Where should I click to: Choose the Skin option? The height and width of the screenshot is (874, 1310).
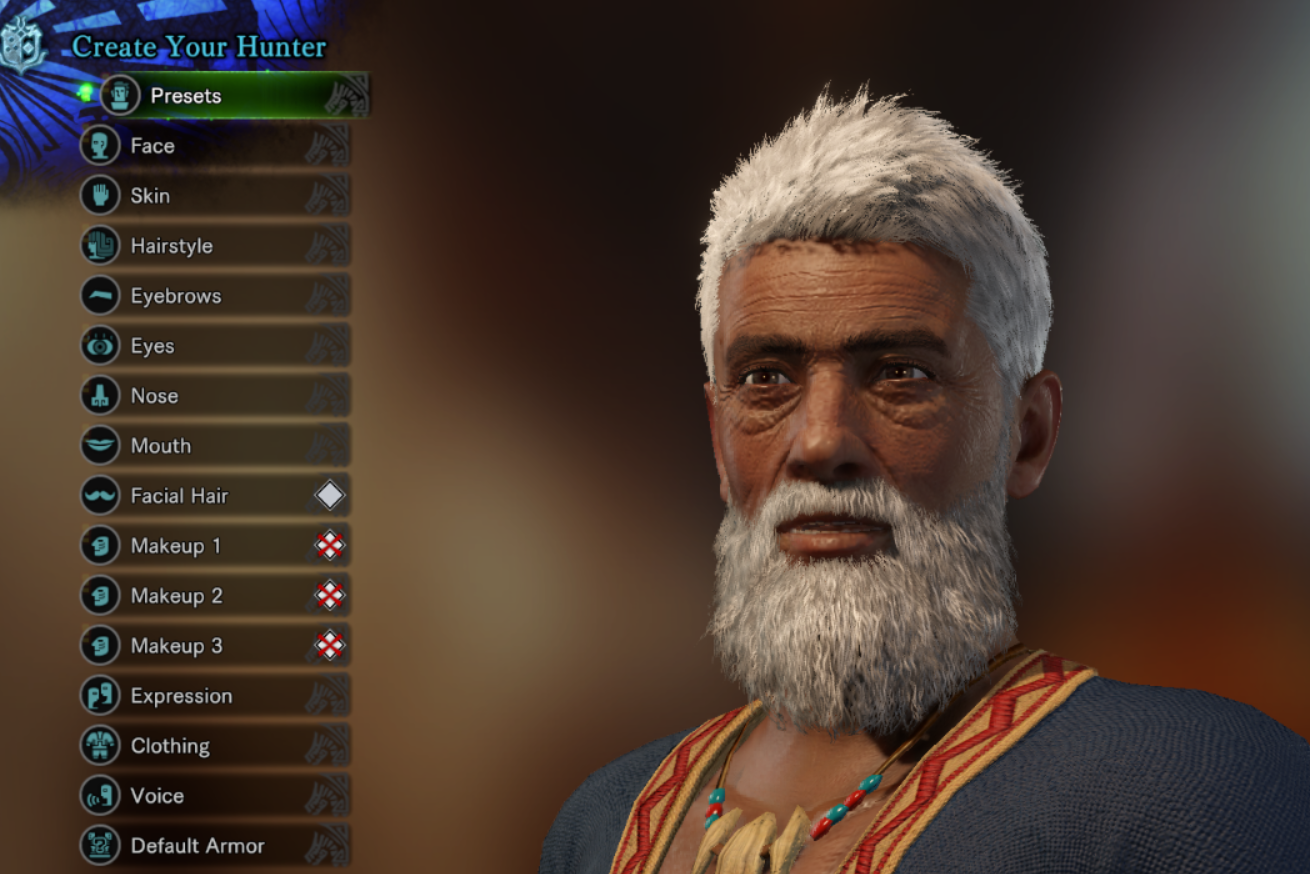(x=150, y=196)
